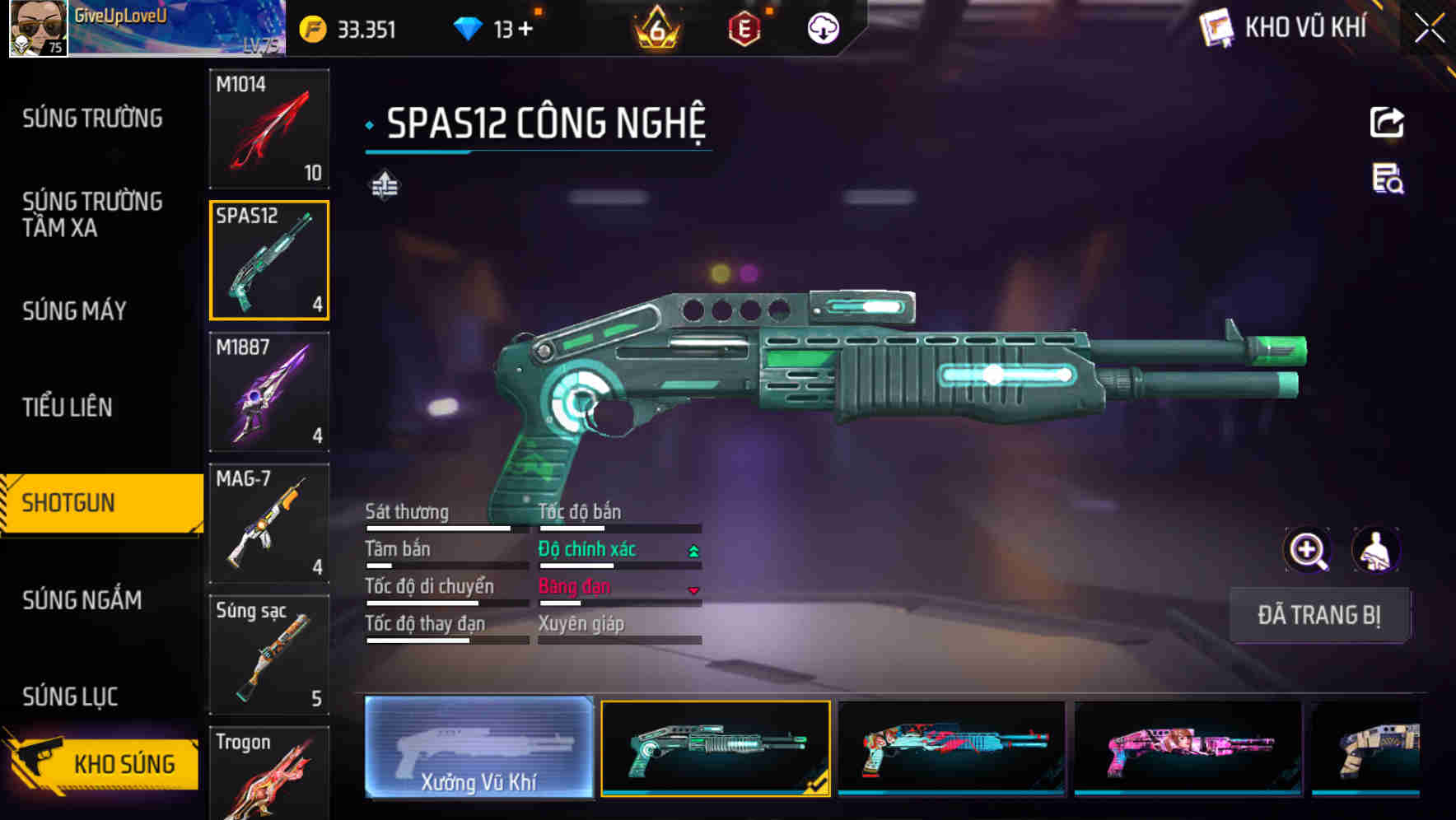Image resolution: width=1456 pixels, height=820 pixels.
Task: Switch to Súng Lục category
Action: tap(70, 697)
